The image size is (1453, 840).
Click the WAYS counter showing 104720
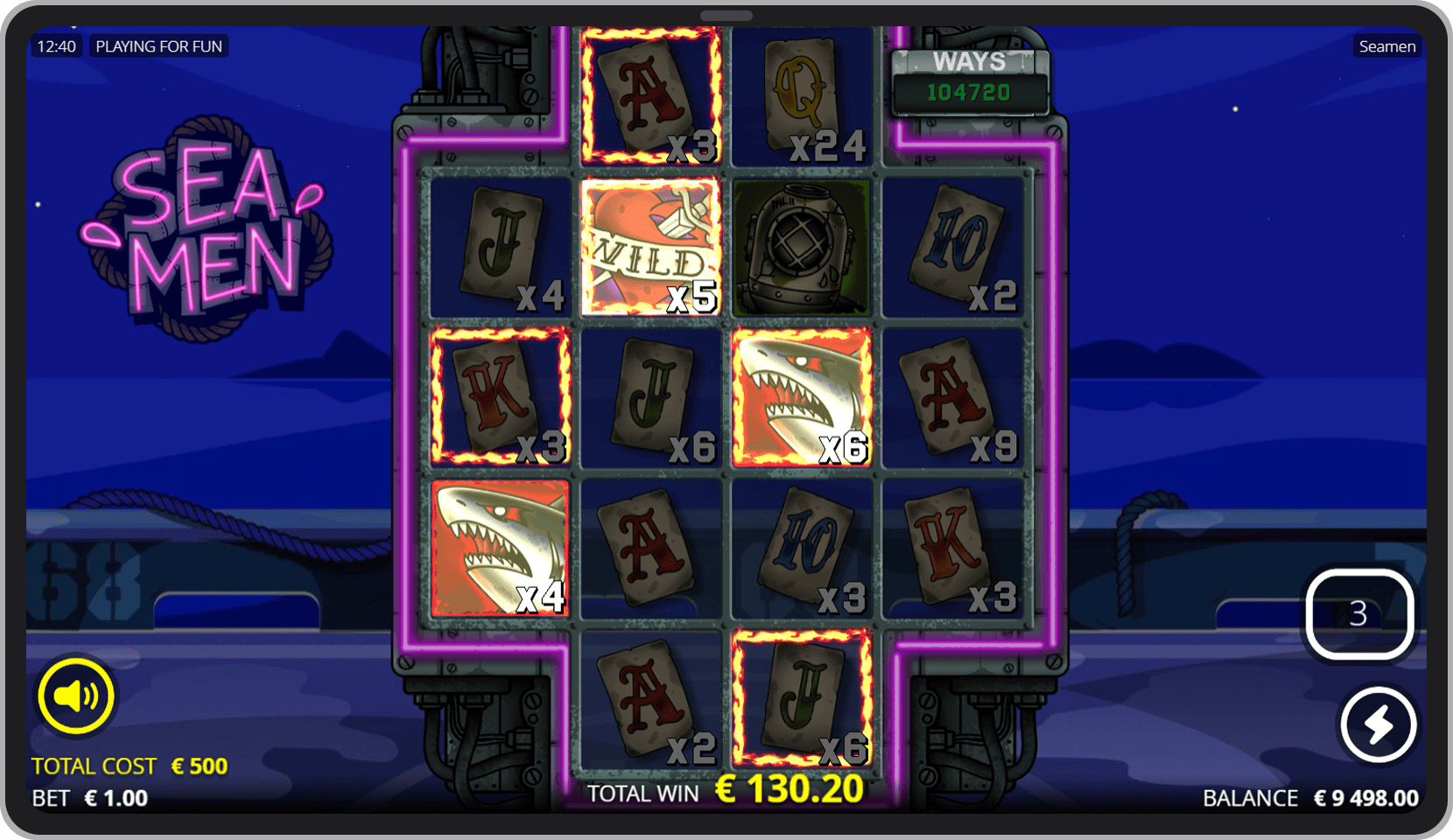969,79
